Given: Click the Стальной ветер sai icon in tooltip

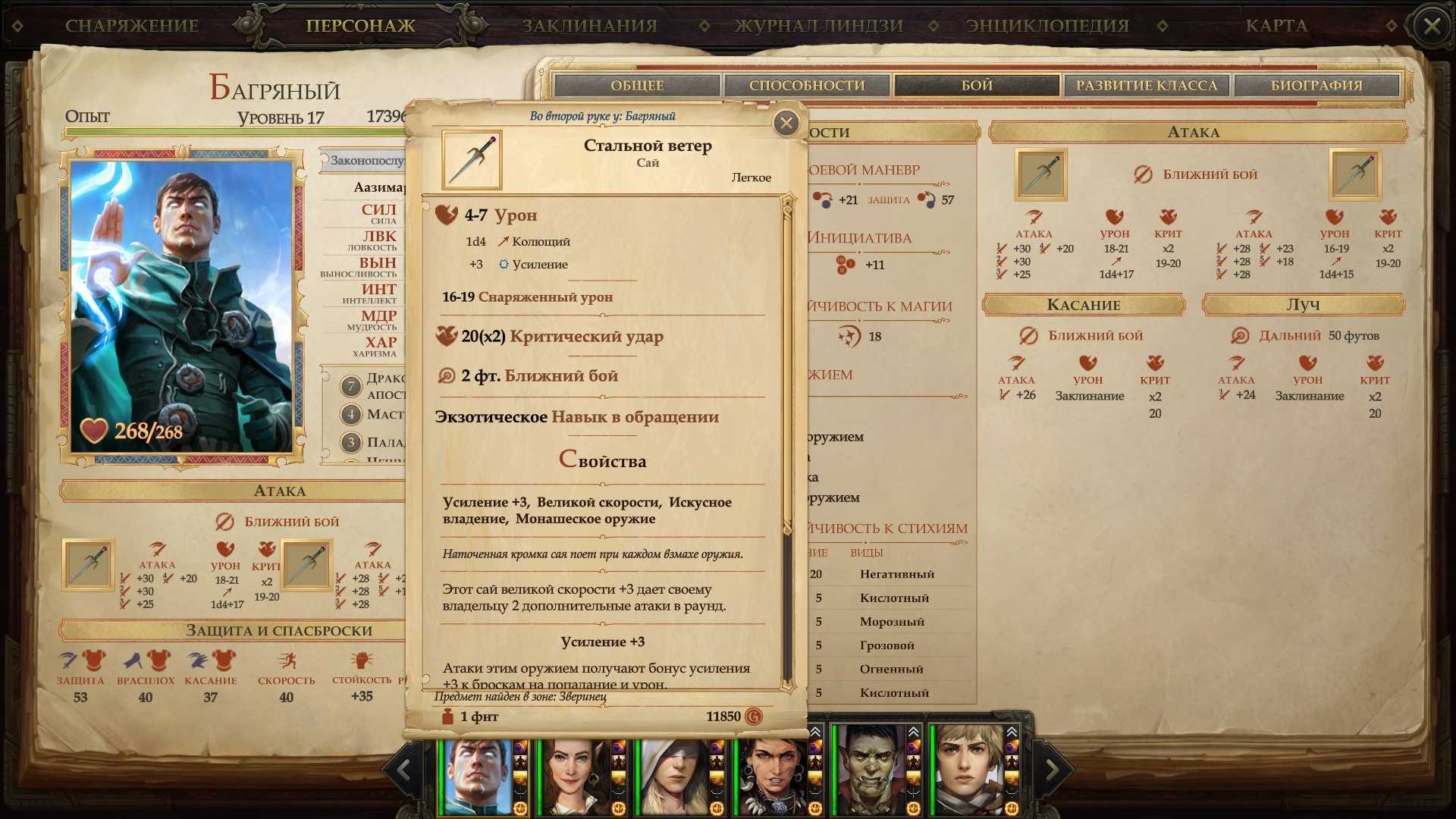Looking at the screenshot, I should 472,160.
